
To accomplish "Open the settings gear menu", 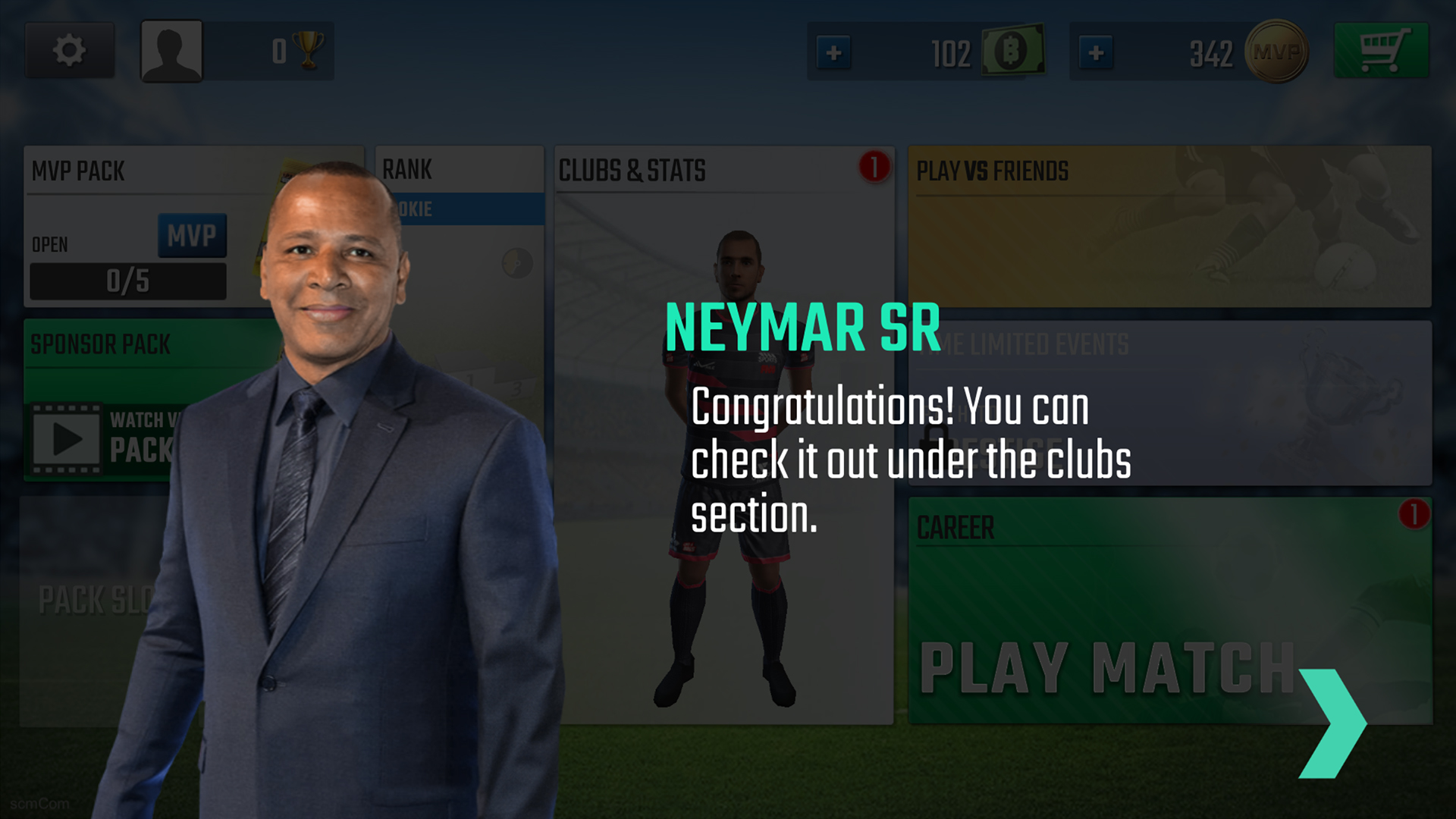I will 69,51.
